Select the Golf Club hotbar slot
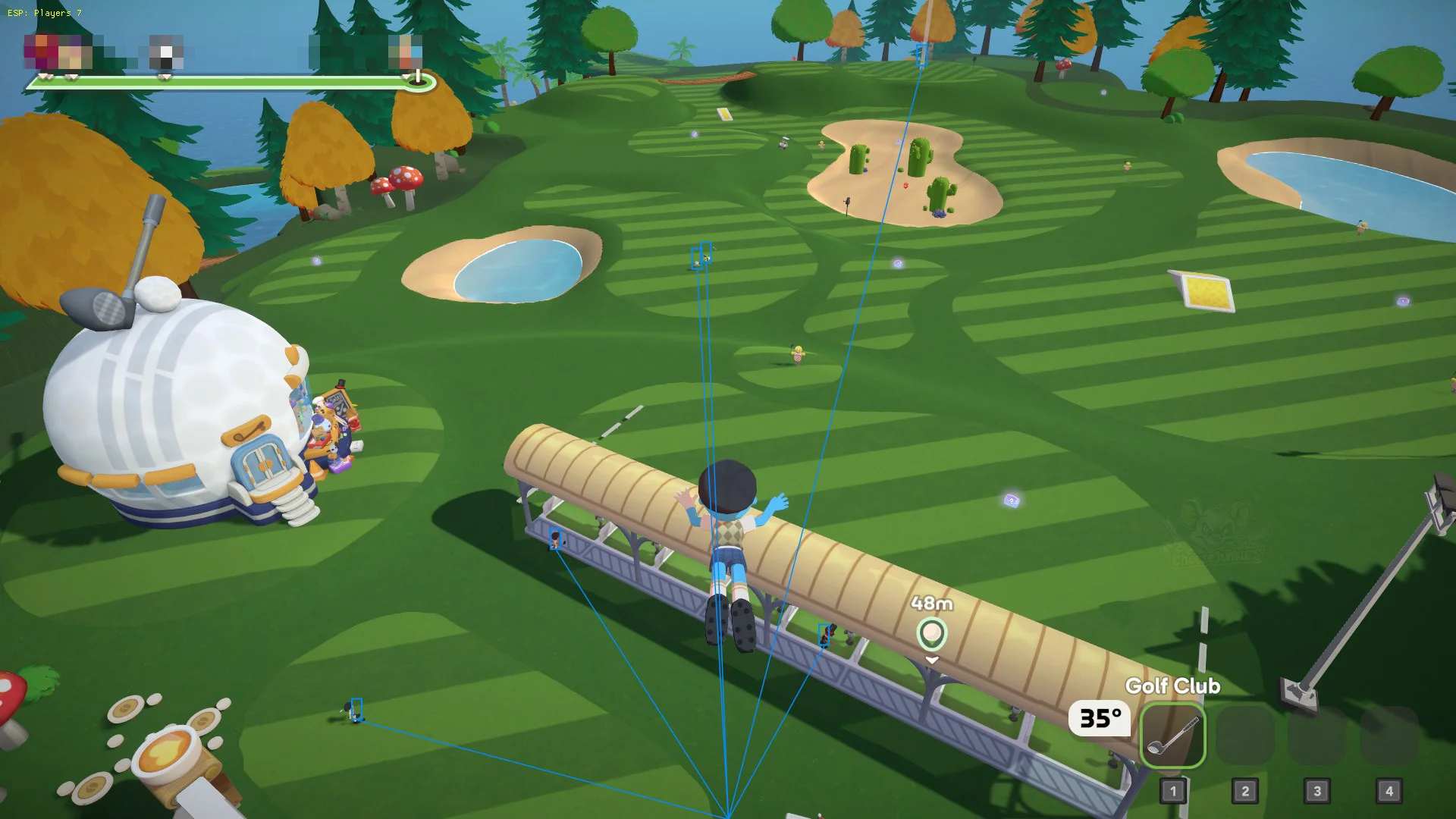This screenshot has height=819, width=1456. pyautogui.click(x=1172, y=735)
